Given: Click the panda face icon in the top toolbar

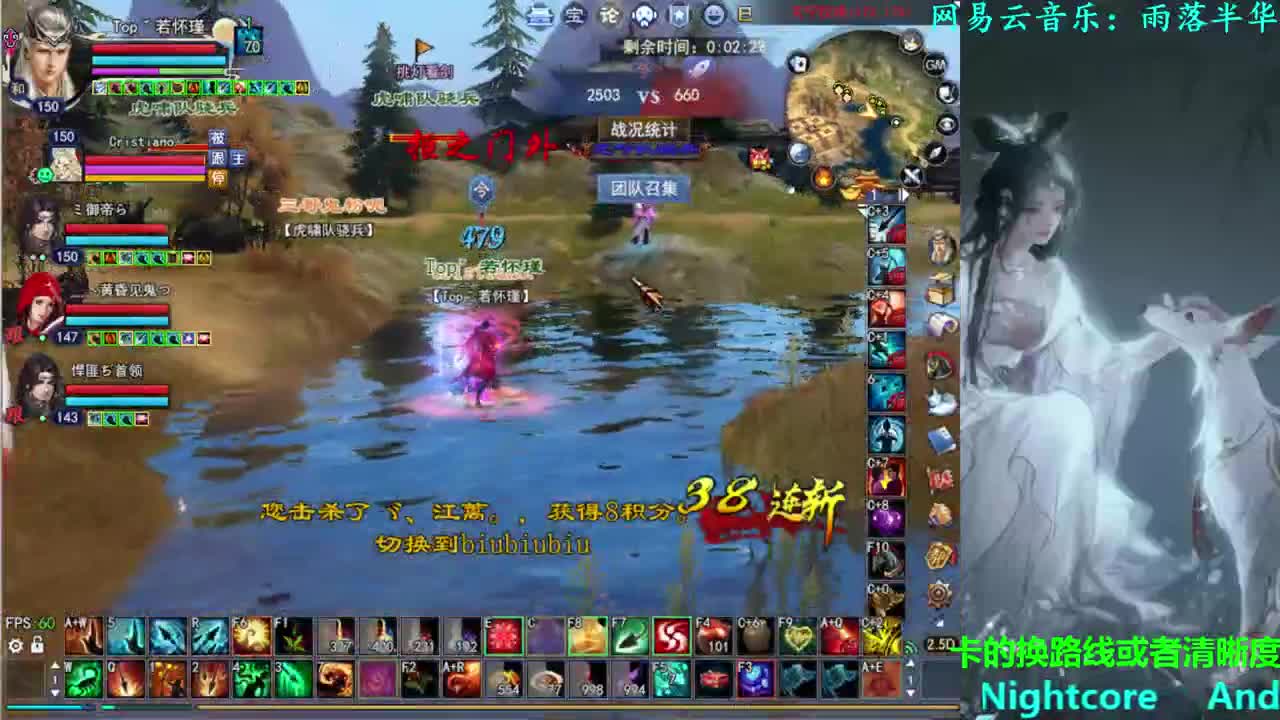Looking at the screenshot, I should pyautogui.click(x=644, y=14).
